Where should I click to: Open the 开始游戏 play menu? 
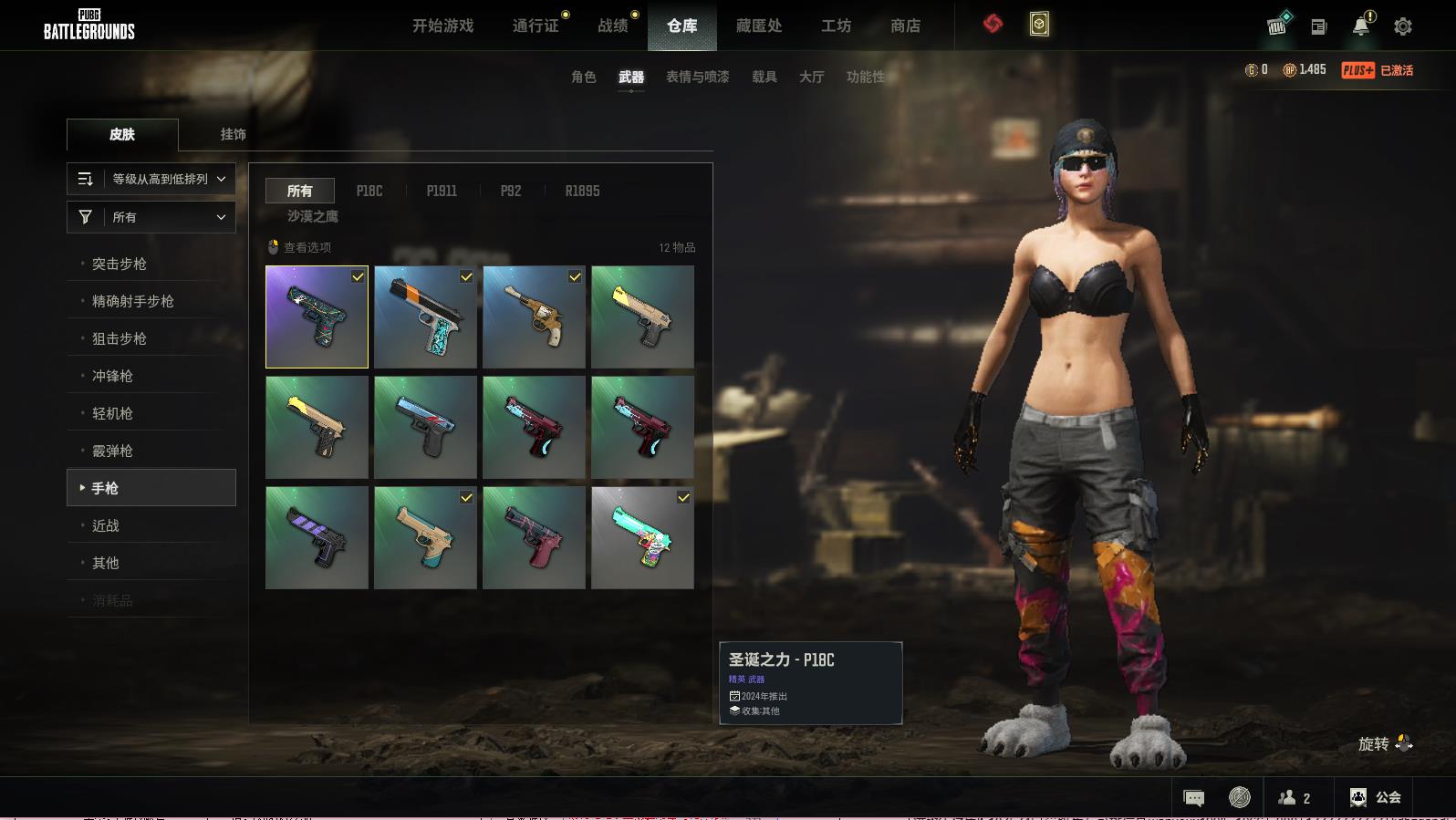(x=442, y=26)
